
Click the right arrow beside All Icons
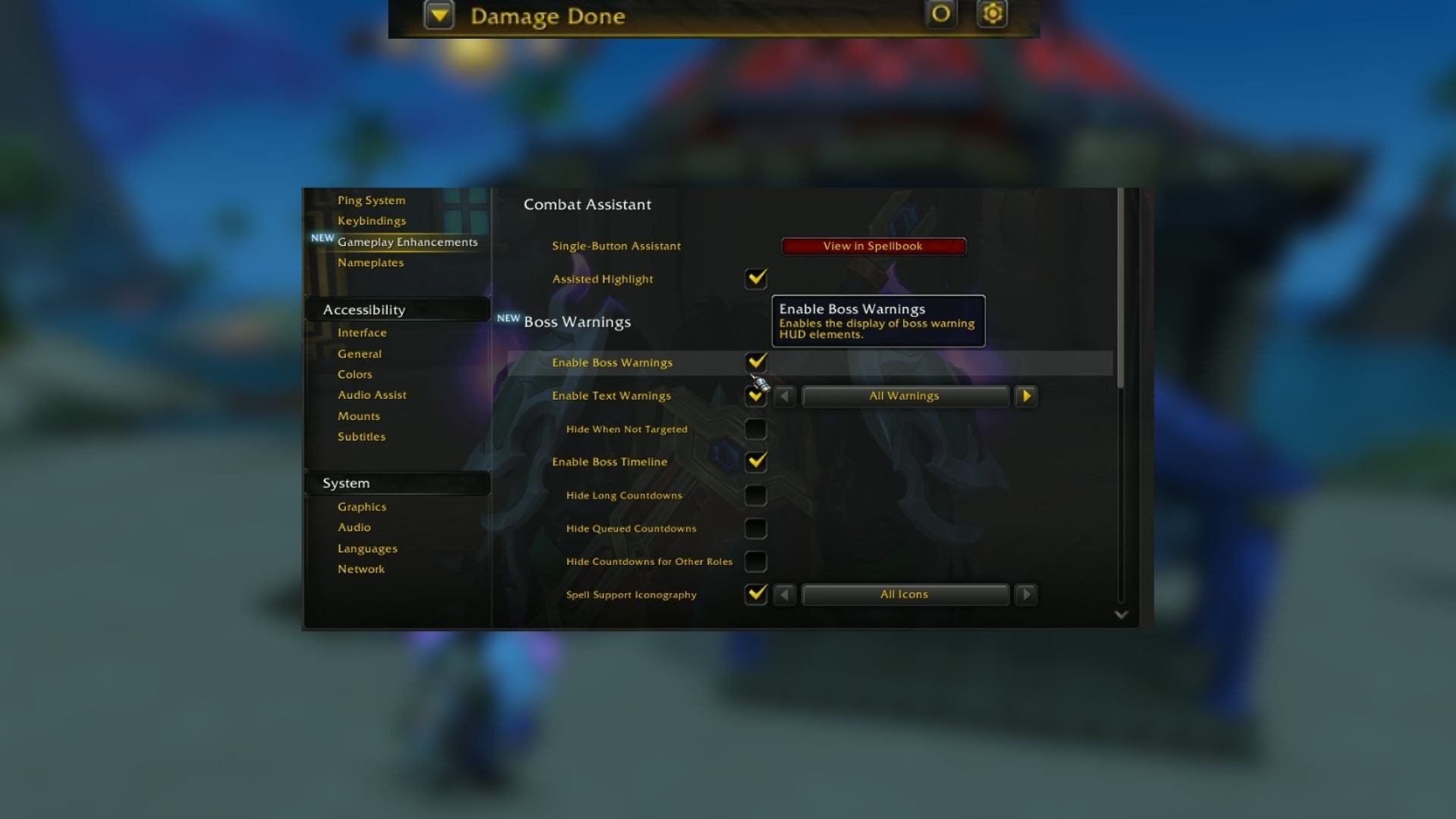click(x=1026, y=595)
